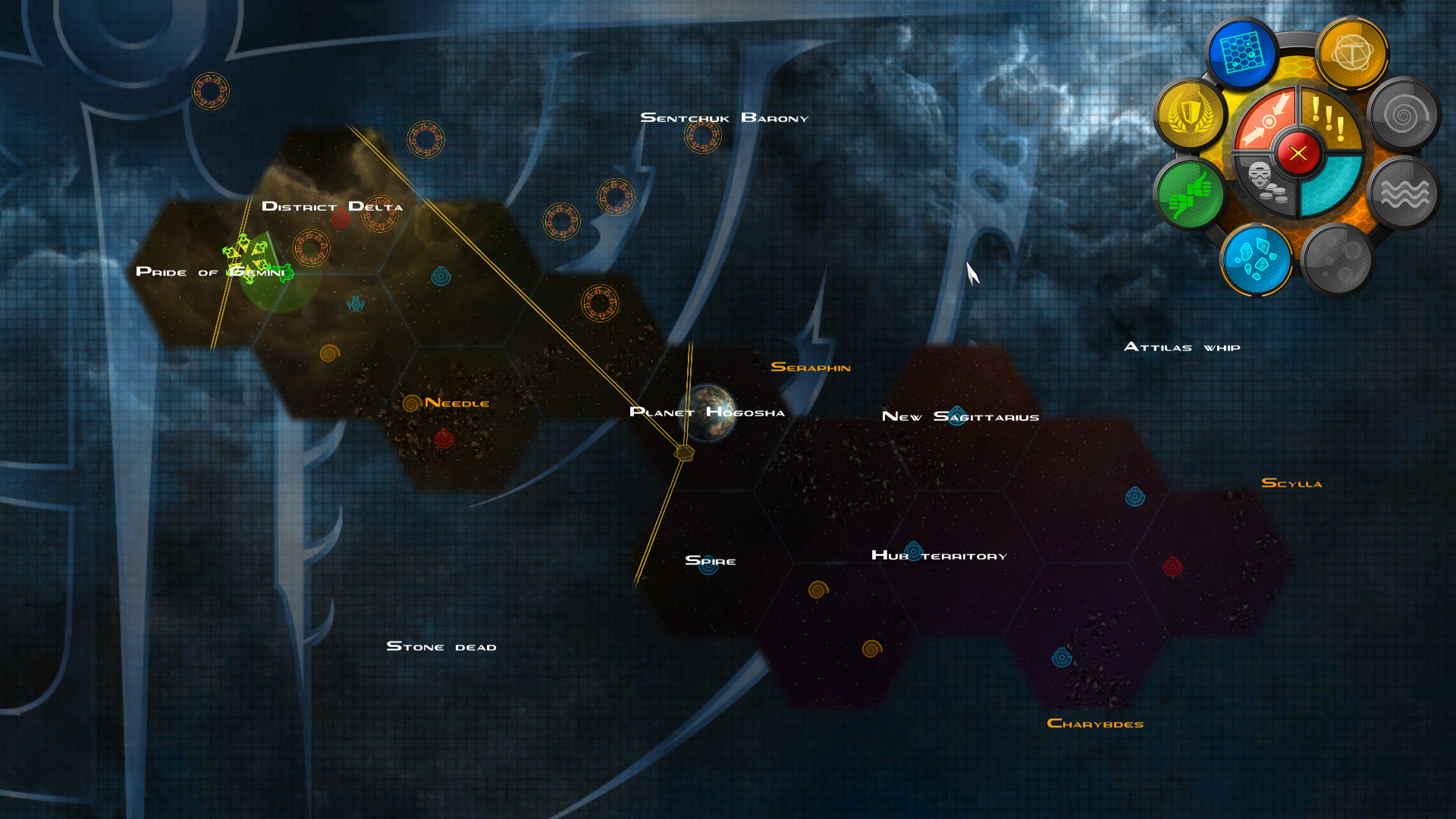Toggle the green thumbs up-down reputation filter
This screenshot has height=819, width=1456.
pyautogui.click(x=1190, y=194)
